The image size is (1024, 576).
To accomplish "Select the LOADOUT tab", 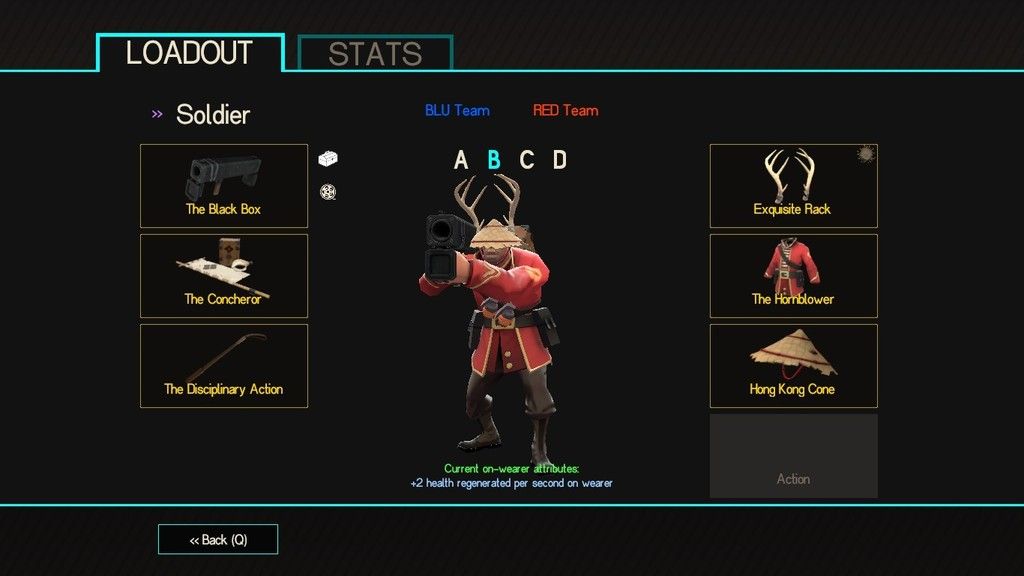I will click(190, 53).
